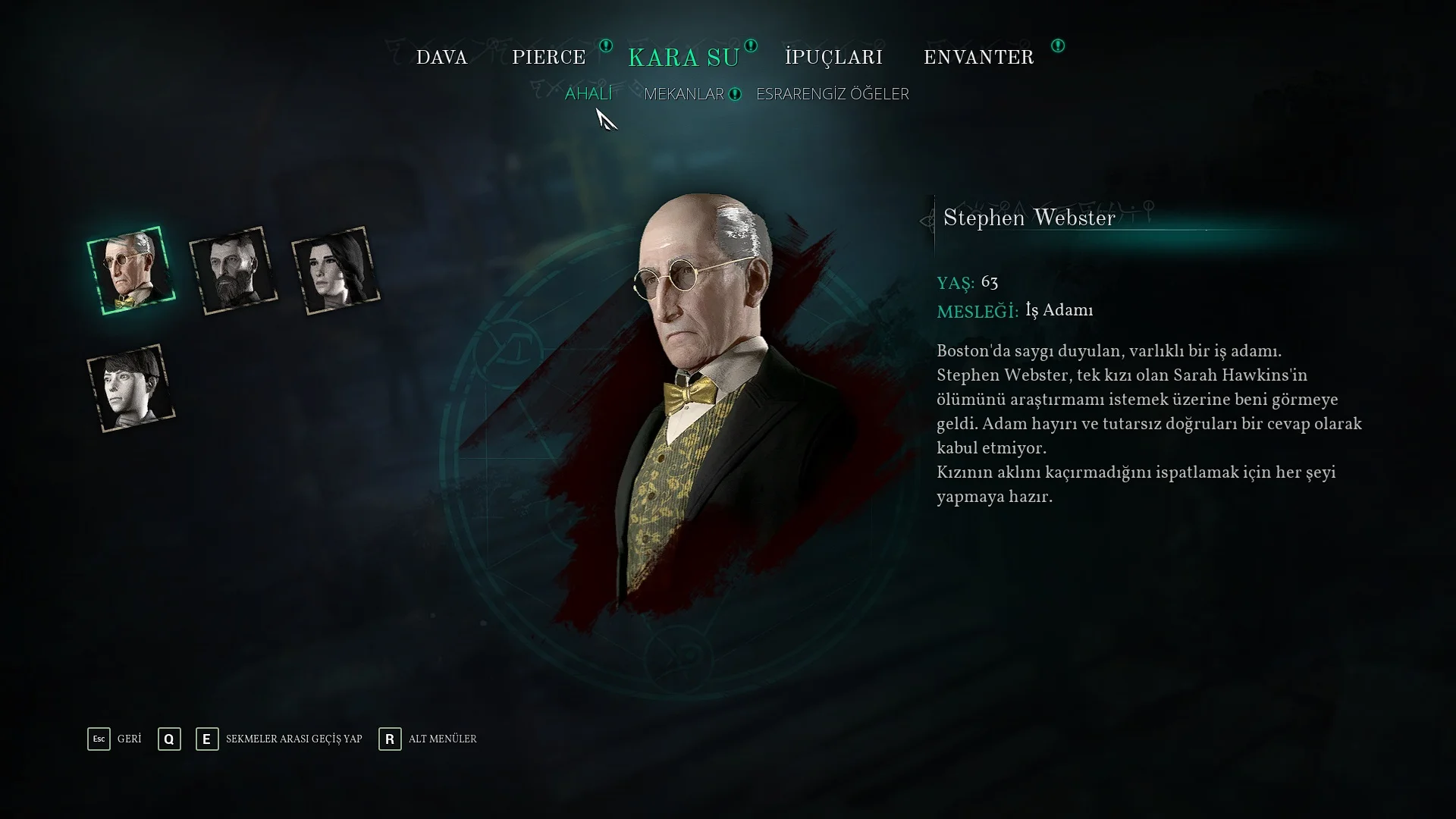Switch to the MEKANLAR sub-tab
Image resolution: width=1456 pixels, height=819 pixels.
pos(683,94)
